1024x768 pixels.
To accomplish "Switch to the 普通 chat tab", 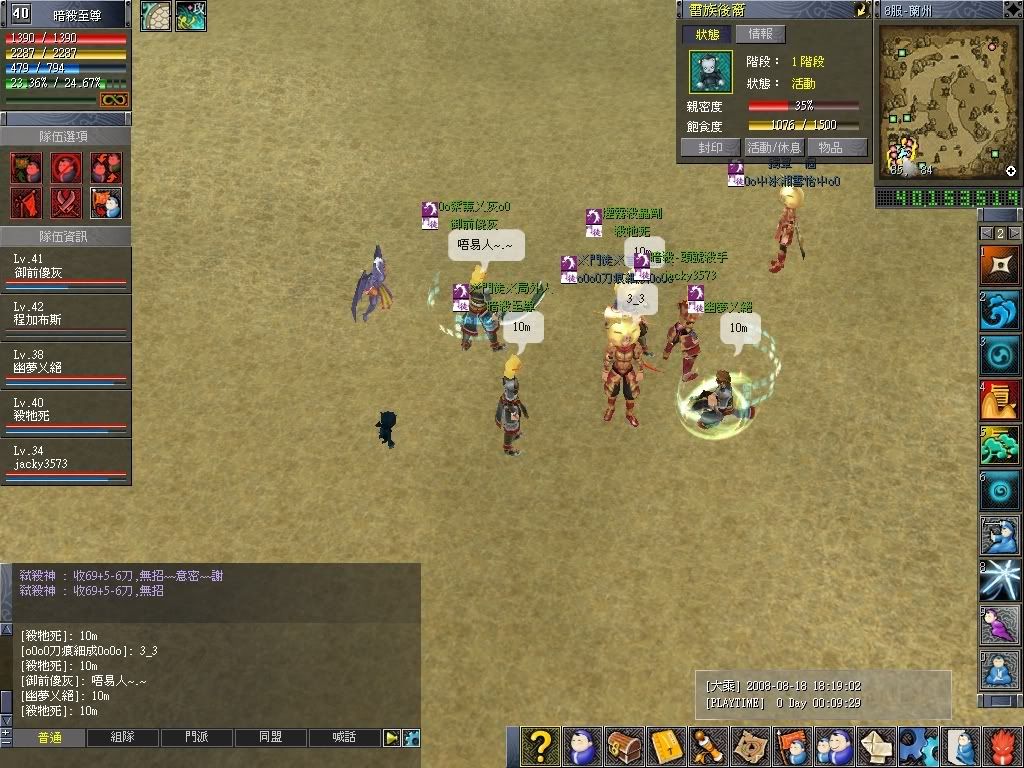I will [x=49, y=738].
